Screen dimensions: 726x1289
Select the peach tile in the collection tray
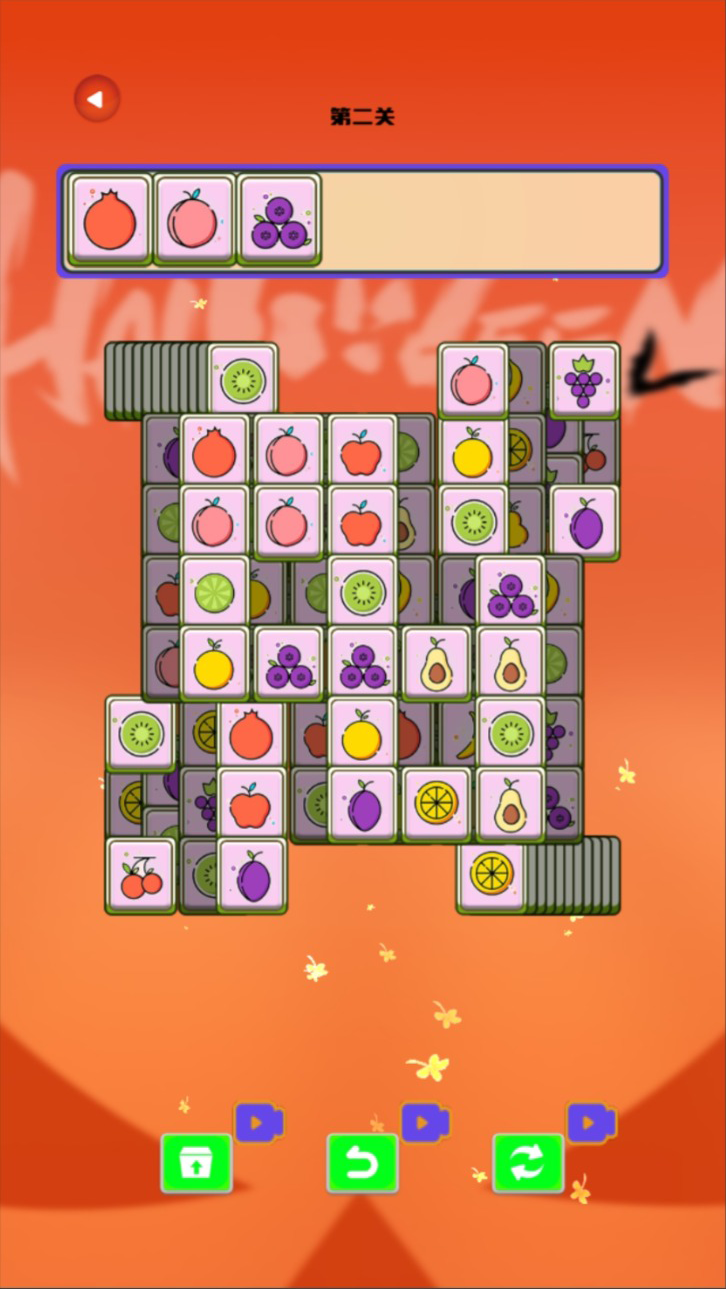tap(194, 220)
